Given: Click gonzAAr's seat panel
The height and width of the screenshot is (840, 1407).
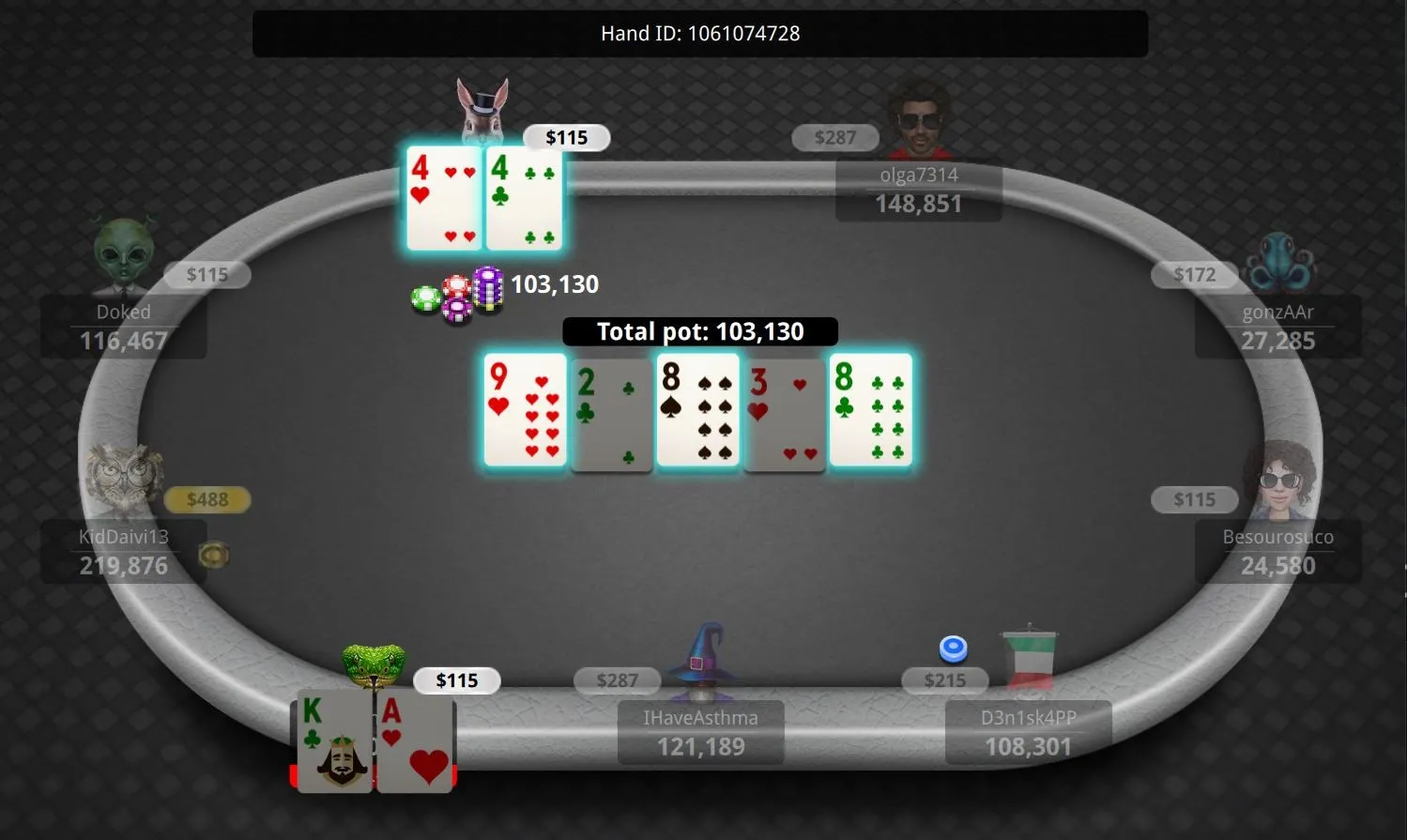Looking at the screenshot, I should [1277, 328].
